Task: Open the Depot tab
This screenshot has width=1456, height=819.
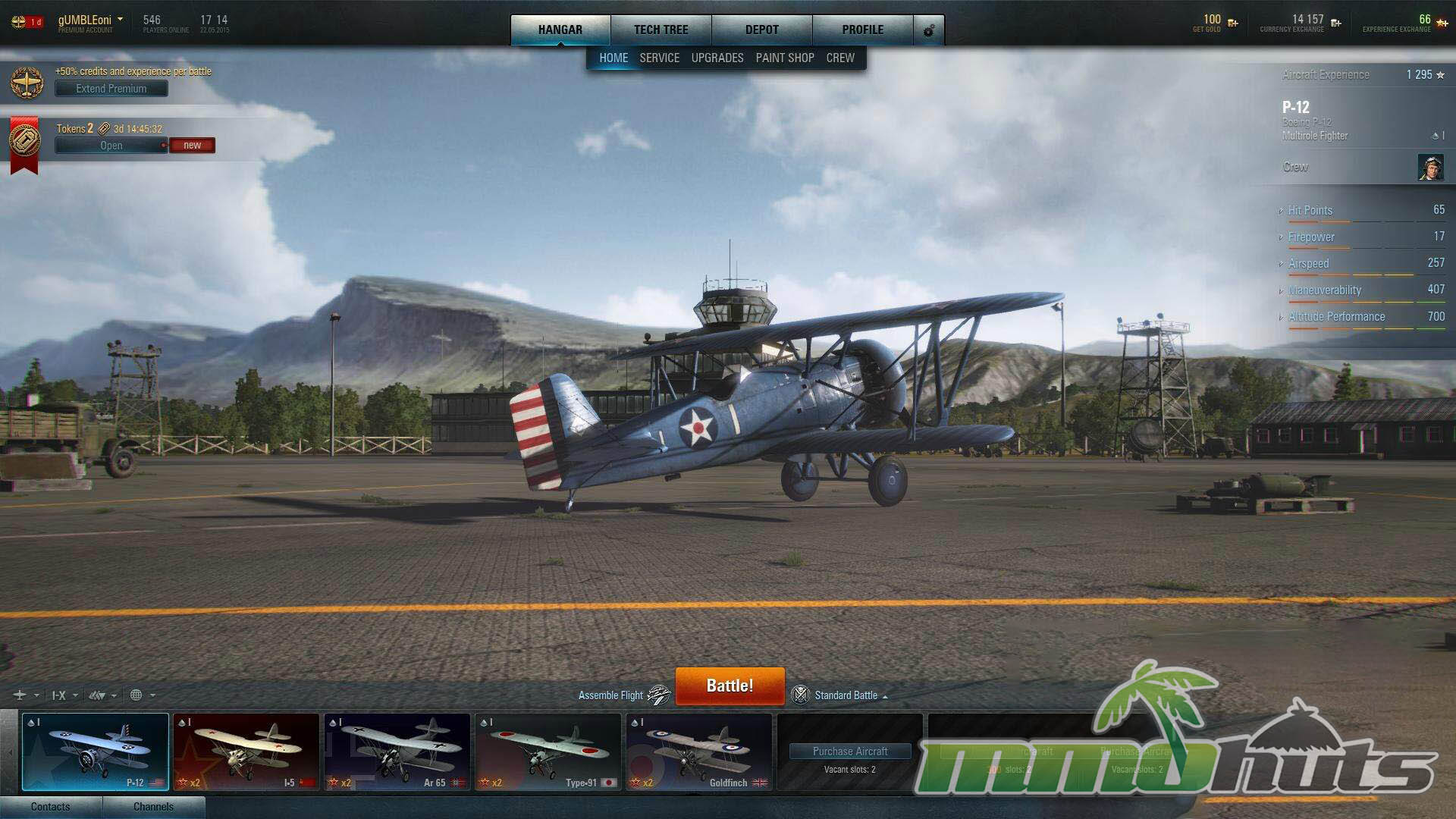Action: coord(761,30)
